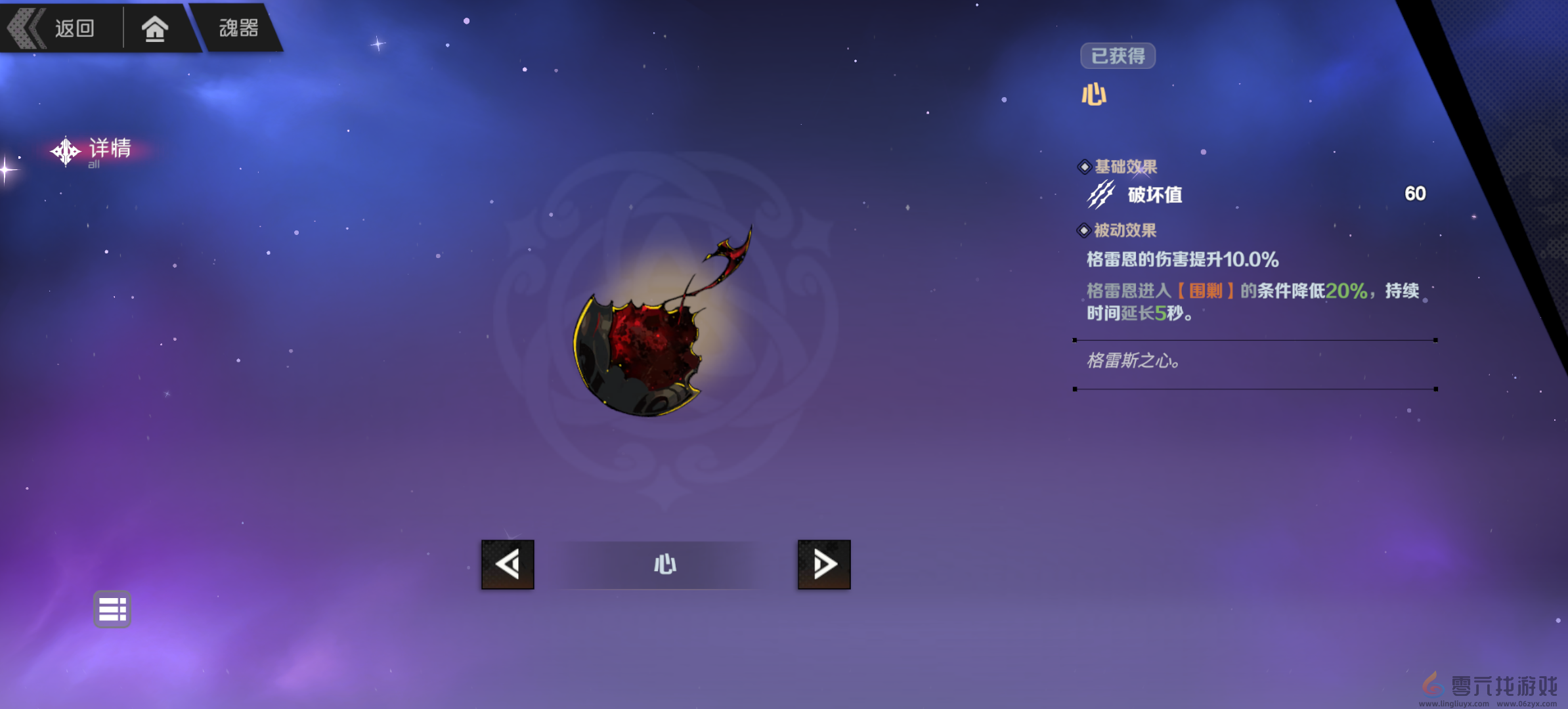
Task: Return to the home screen
Action: tap(155, 29)
